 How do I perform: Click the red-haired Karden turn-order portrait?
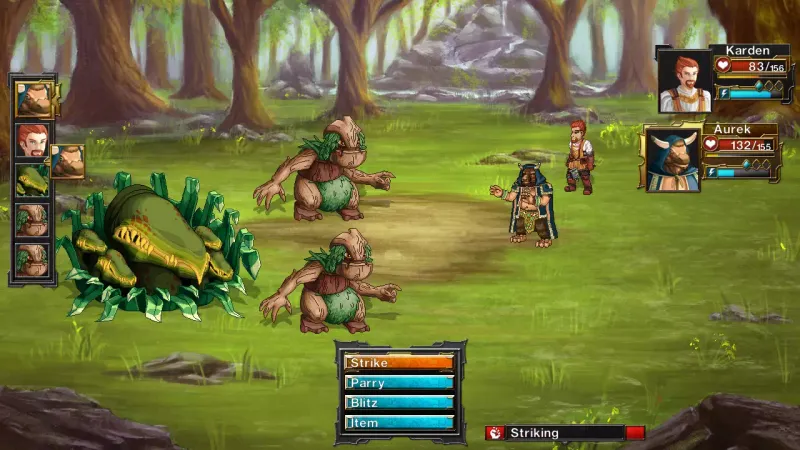click(31, 139)
